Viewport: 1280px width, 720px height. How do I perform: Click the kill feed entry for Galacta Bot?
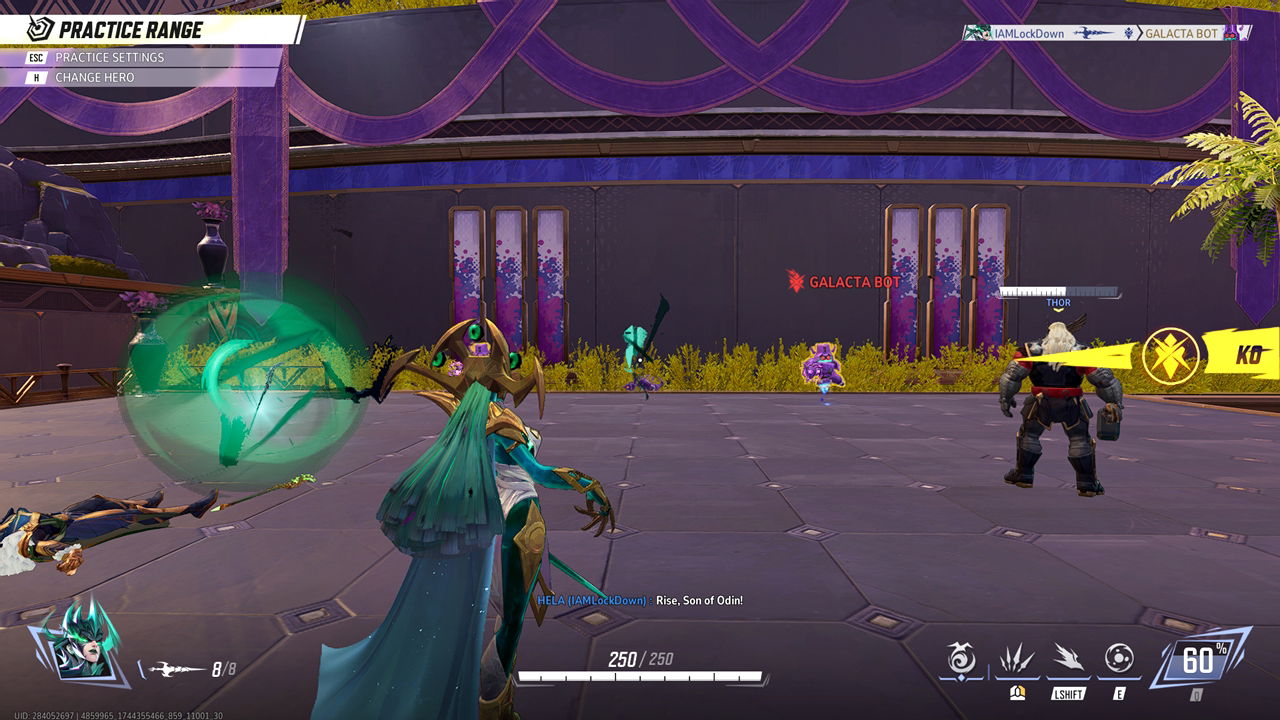click(x=1105, y=33)
